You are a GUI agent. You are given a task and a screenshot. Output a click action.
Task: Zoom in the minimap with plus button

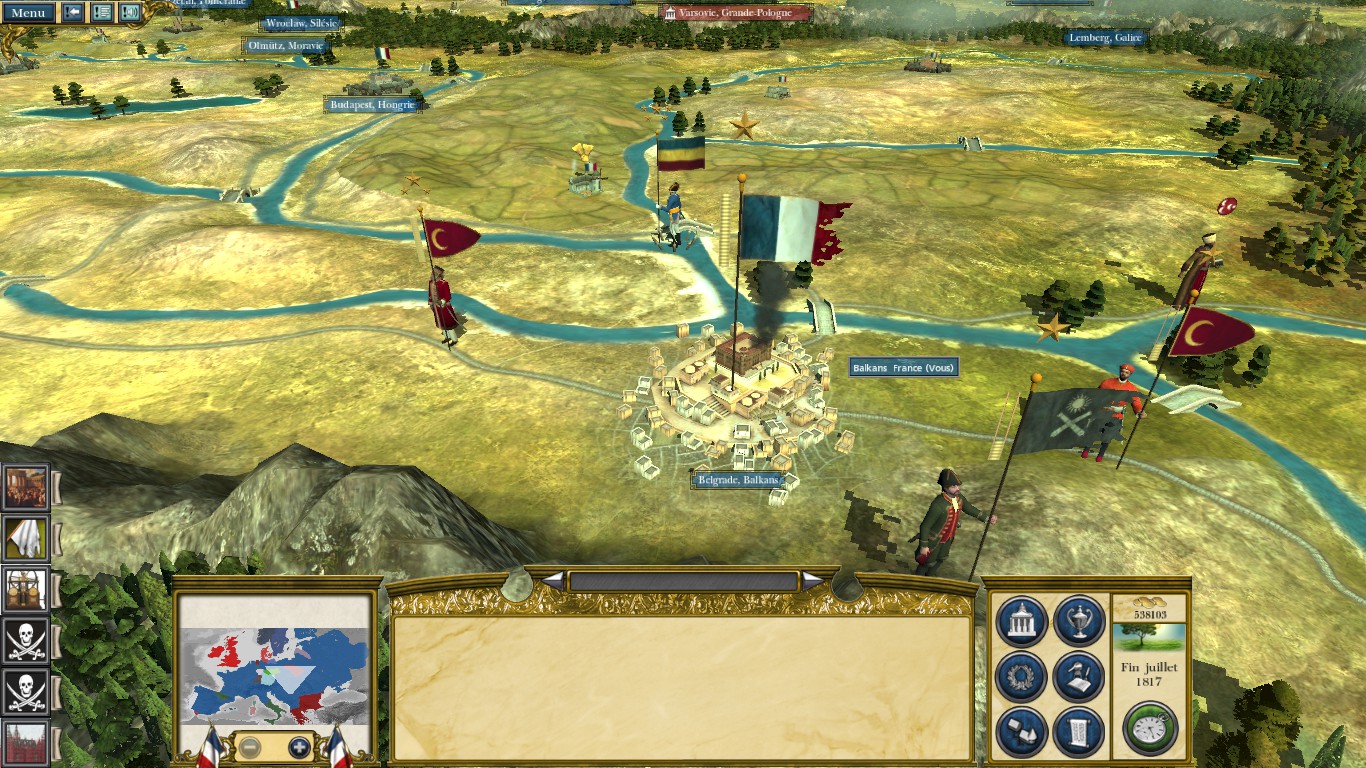point(299,747)
